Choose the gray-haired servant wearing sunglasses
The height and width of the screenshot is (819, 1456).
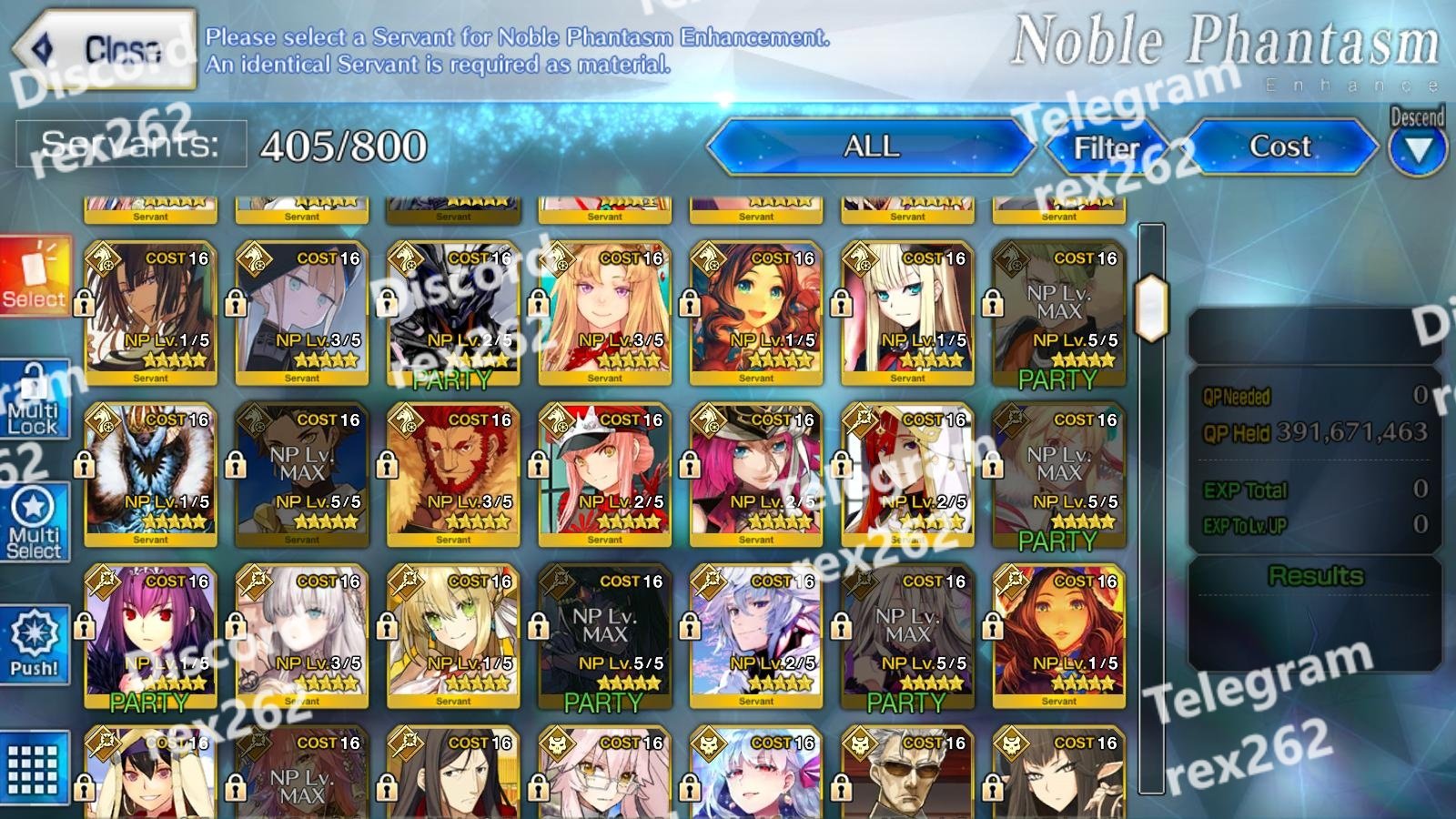tap(907, 773)
